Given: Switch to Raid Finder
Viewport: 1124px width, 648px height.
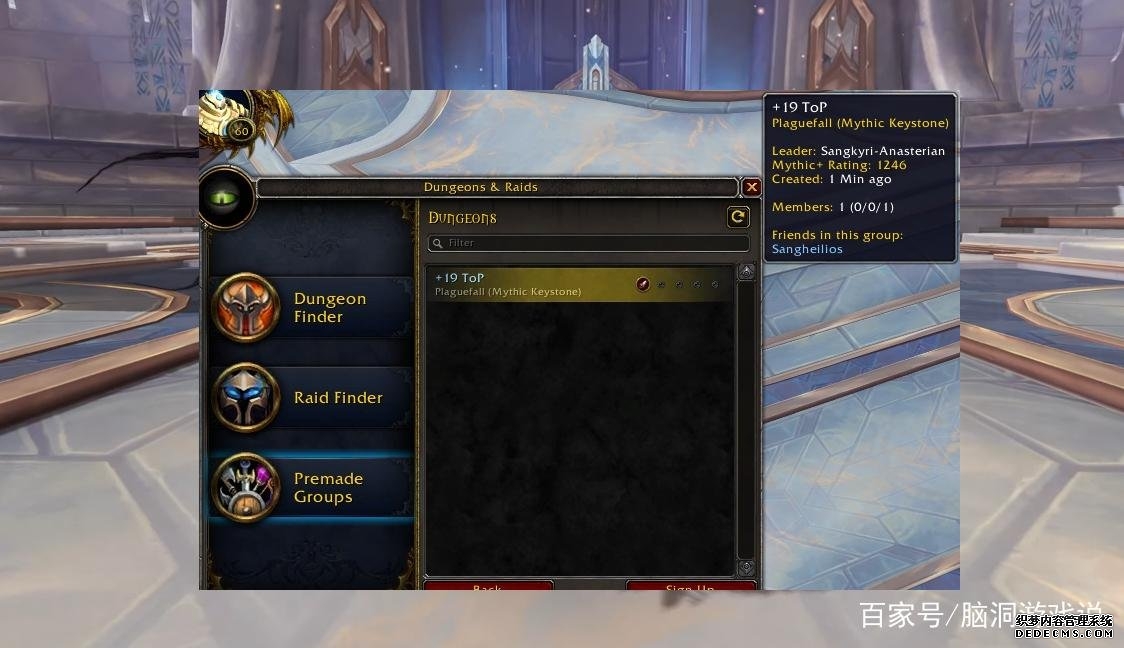Looking at the screenshot, I should 310,397.
